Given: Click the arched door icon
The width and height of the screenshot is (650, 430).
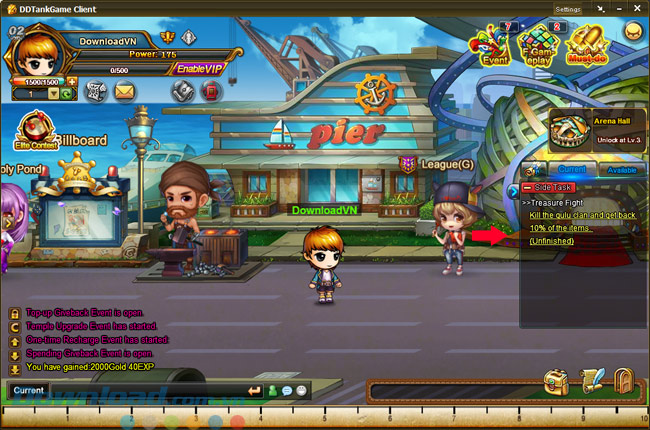Looking at the screenshot, I should click(624, 380).
